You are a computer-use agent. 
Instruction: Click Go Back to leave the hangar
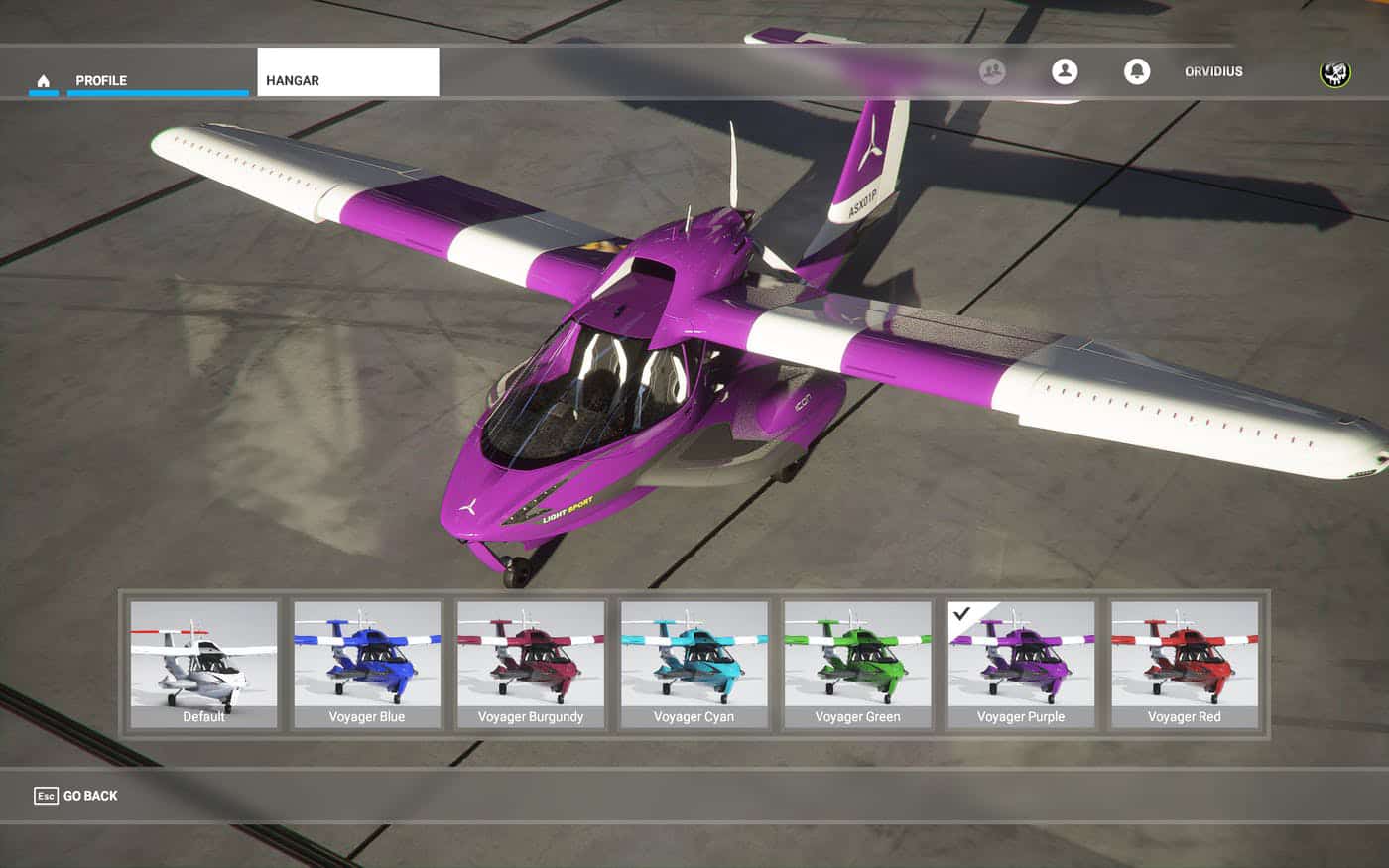pyautogui.click(x=76, y=796)
